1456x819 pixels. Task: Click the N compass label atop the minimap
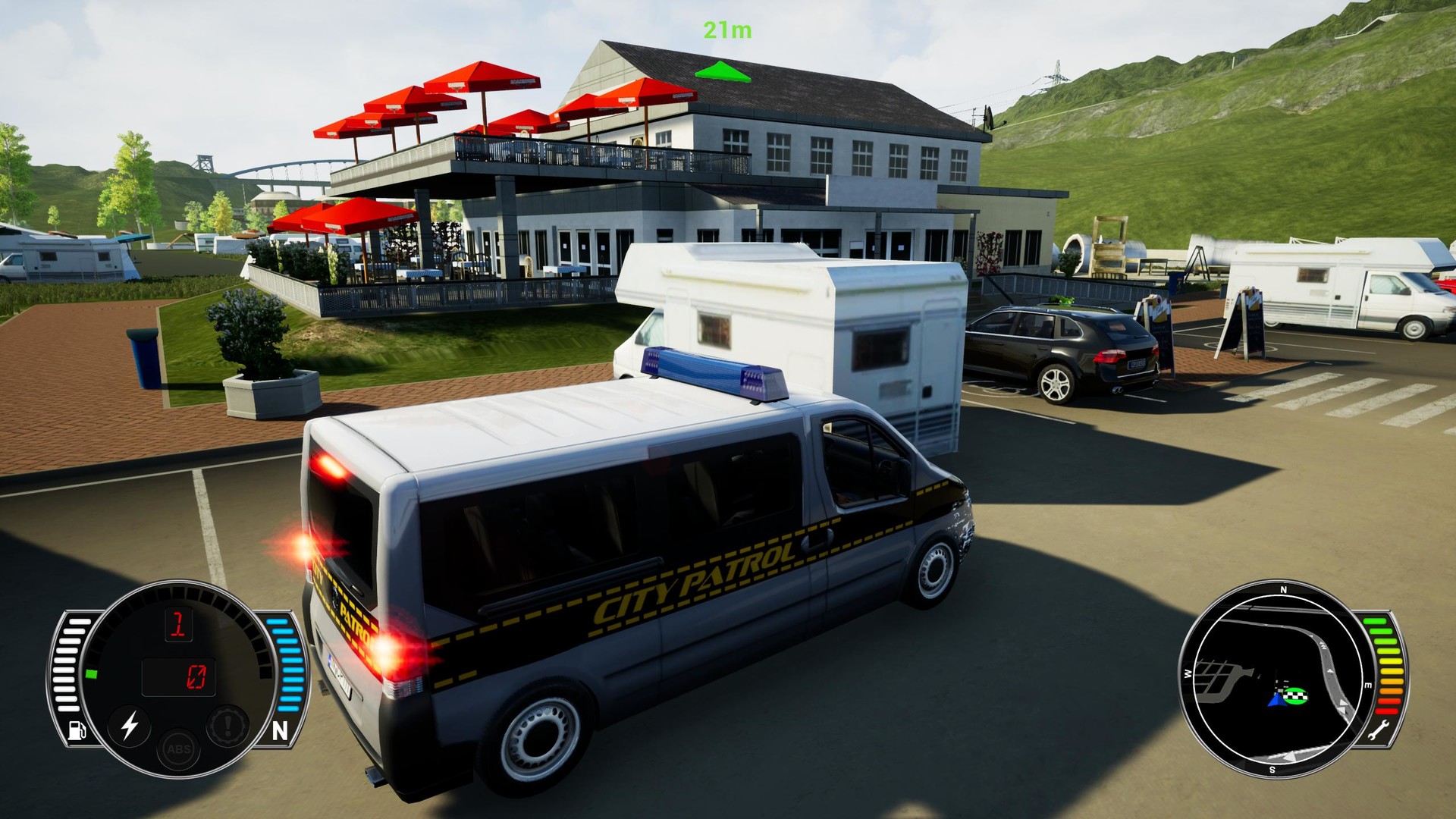[x=1284, y=589]
